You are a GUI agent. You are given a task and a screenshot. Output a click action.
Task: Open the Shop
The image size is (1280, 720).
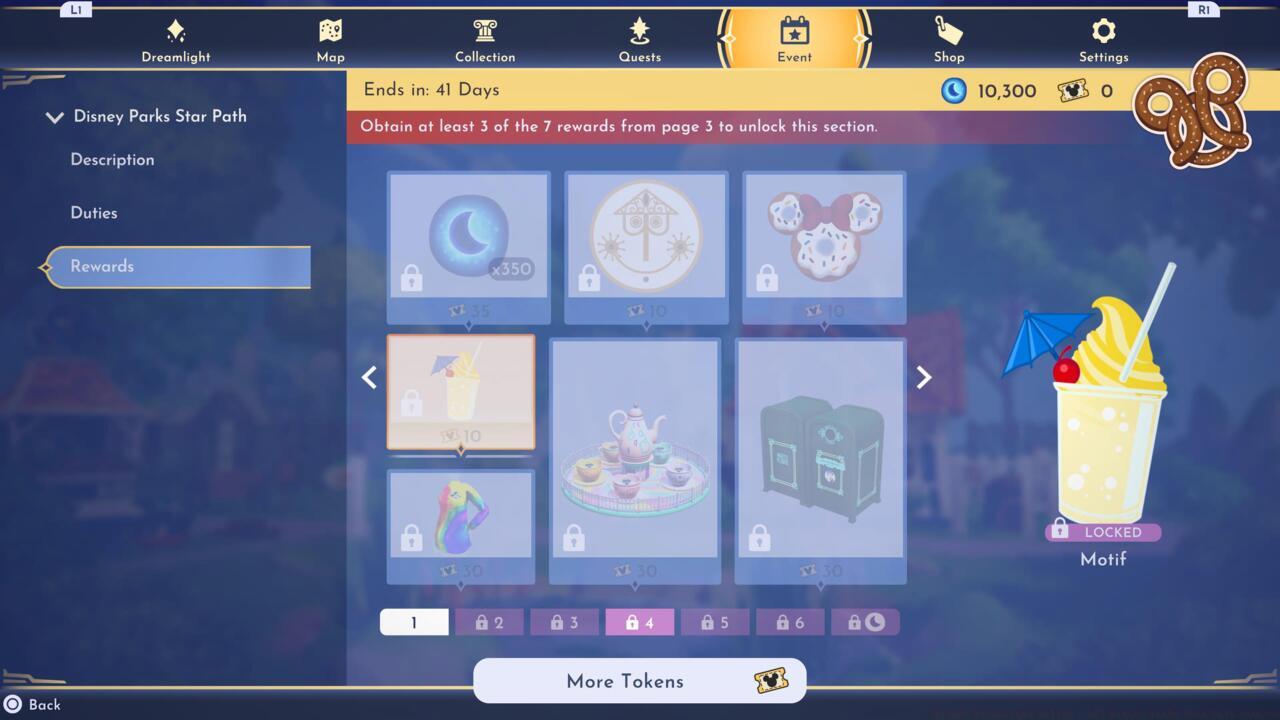click(948, 38)
